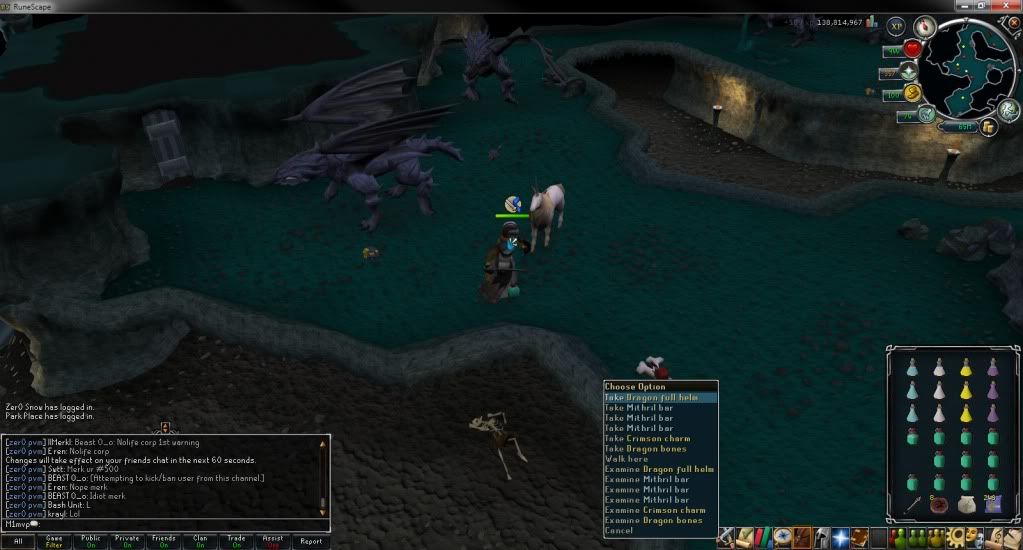
Task: Cancel the Choose Option menu
Action: pyautogui.click(x=619, y=531)
